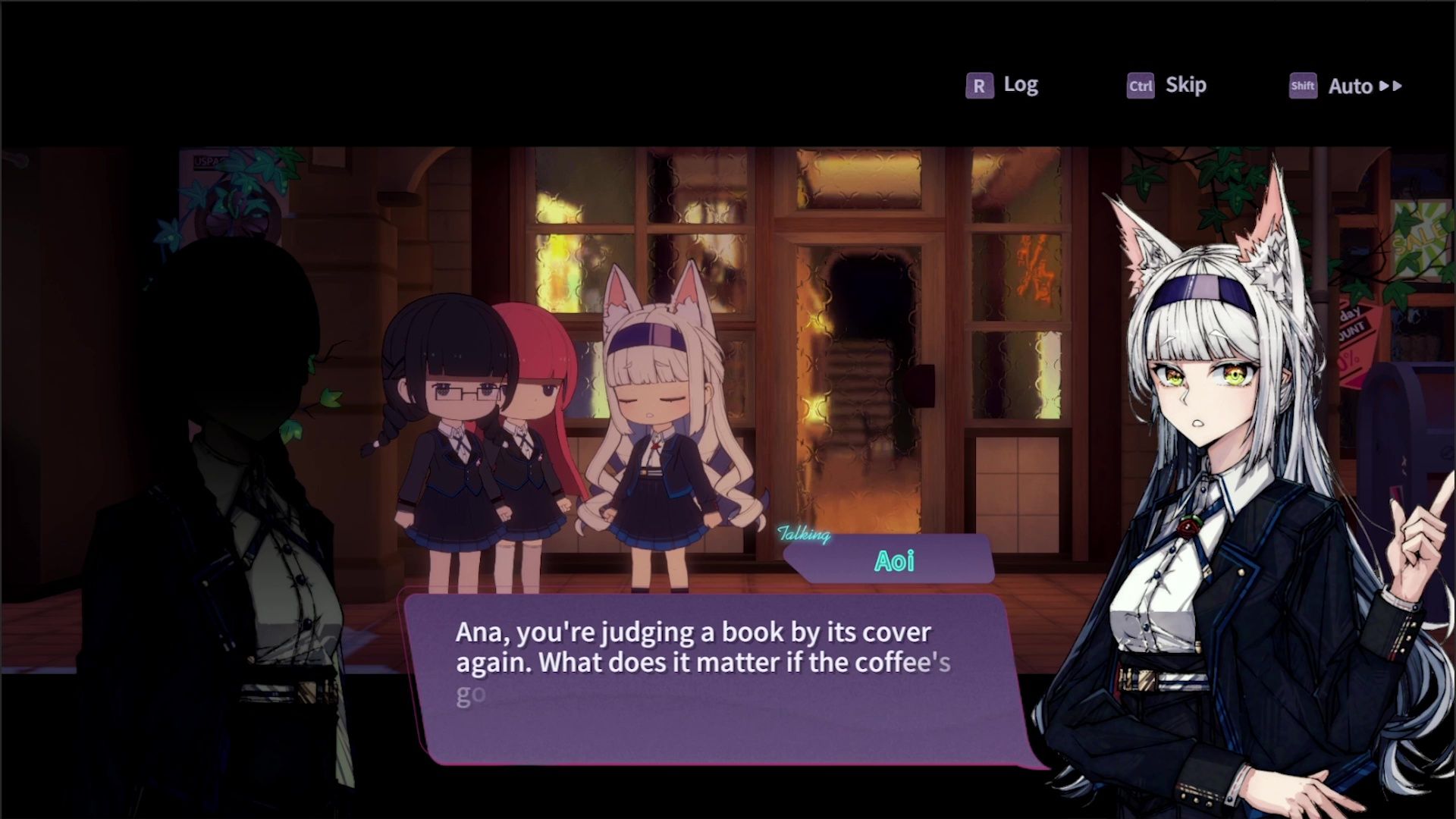Turn on Auto dialogue advance
This screenshot has width=1456, height=819.
tap(1347, 86)
